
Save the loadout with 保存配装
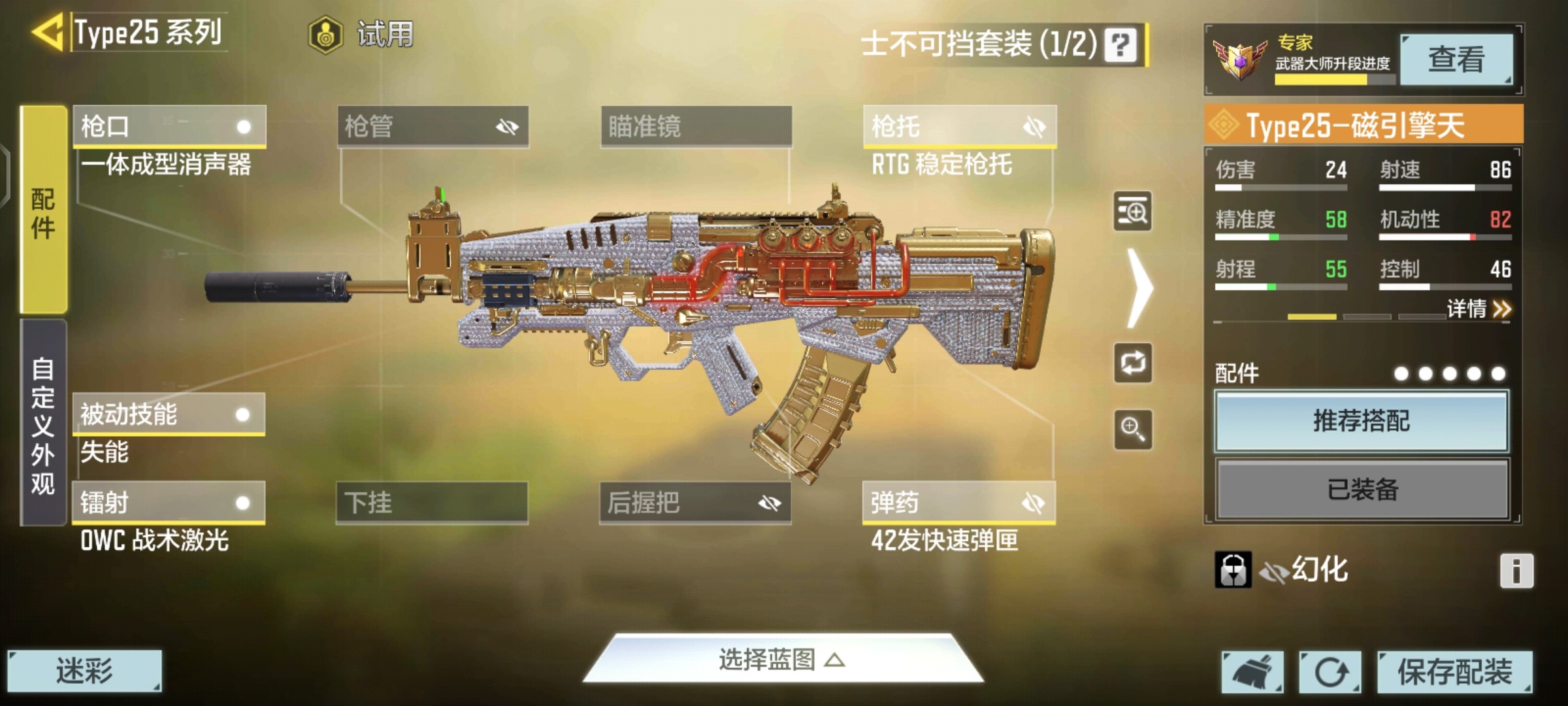[1454, 671]
